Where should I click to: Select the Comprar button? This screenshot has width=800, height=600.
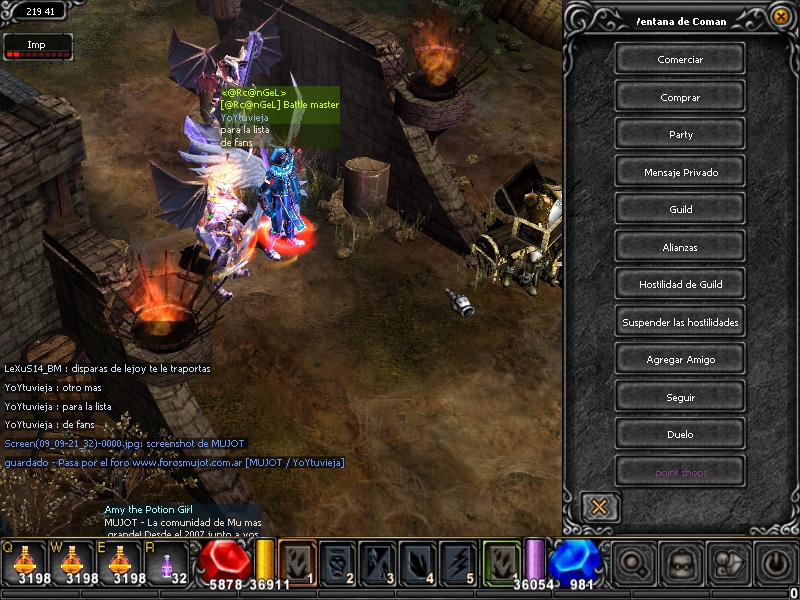point(680,97)
